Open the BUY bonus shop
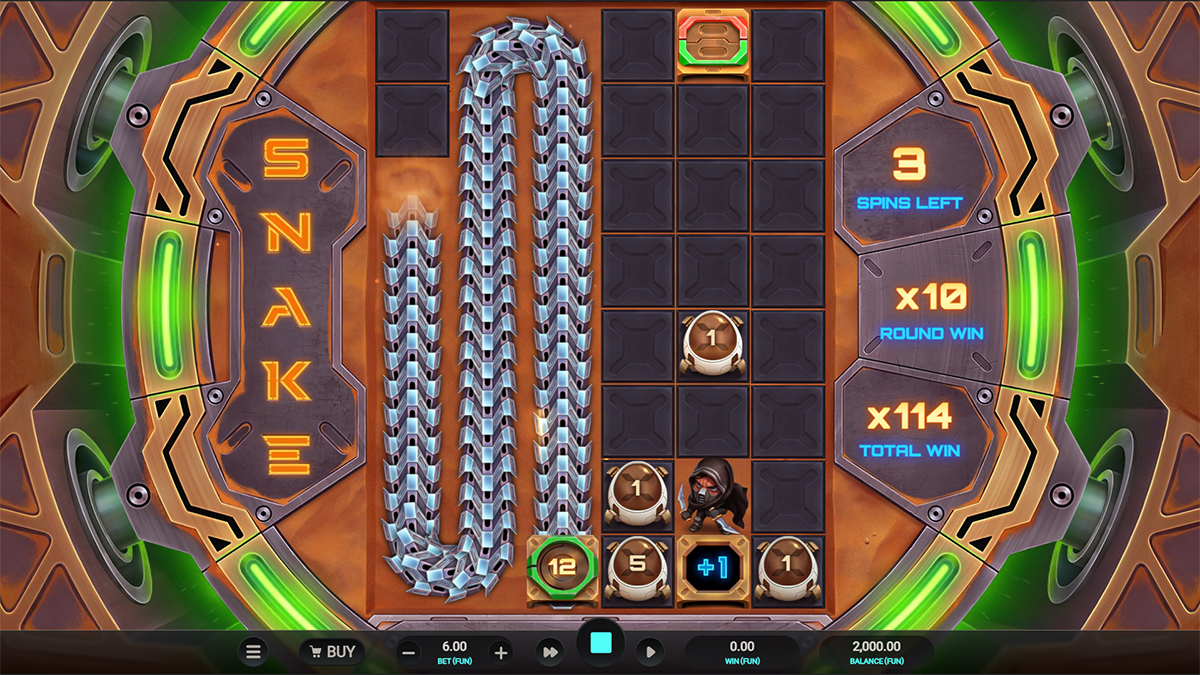Image resolution: width=1200 pixels, height=675 pixels. click(x=332, y=652)
